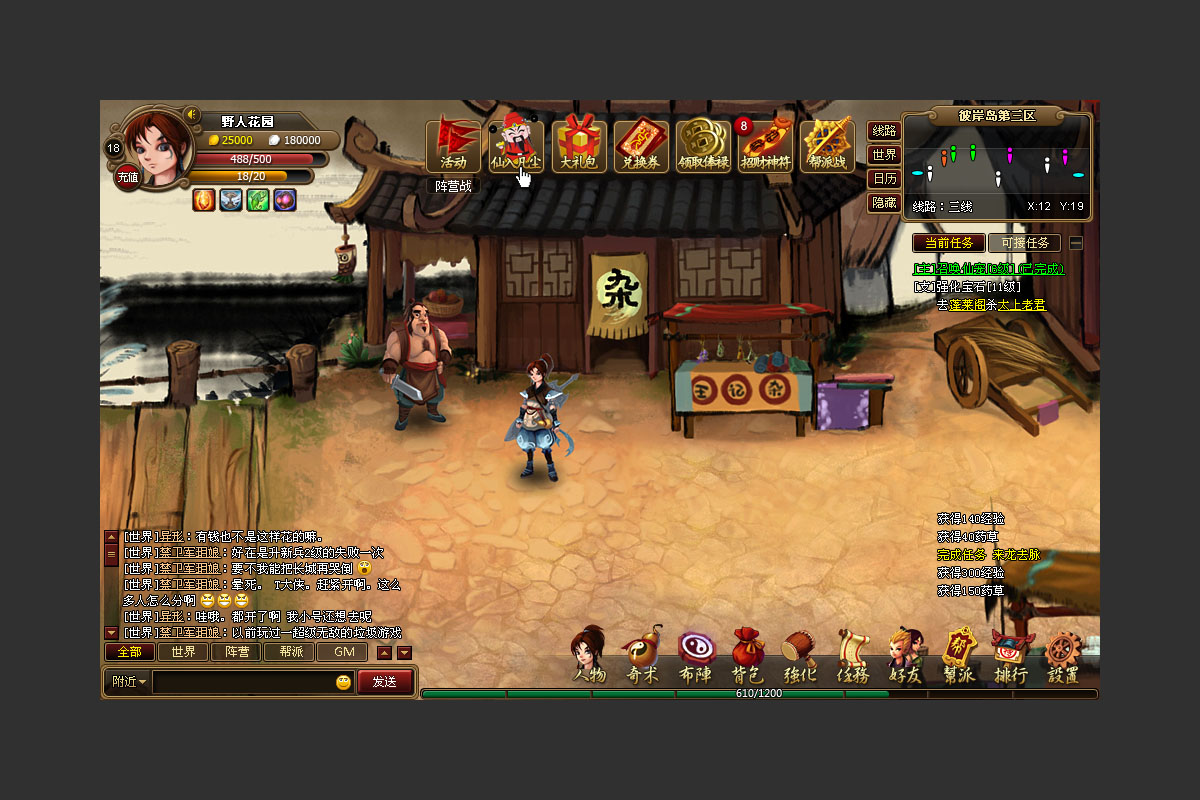This screenshot has height=800, width=1200.
Task: Claim salary via the 领取俸禄 icon
Action: click(703, 146)
